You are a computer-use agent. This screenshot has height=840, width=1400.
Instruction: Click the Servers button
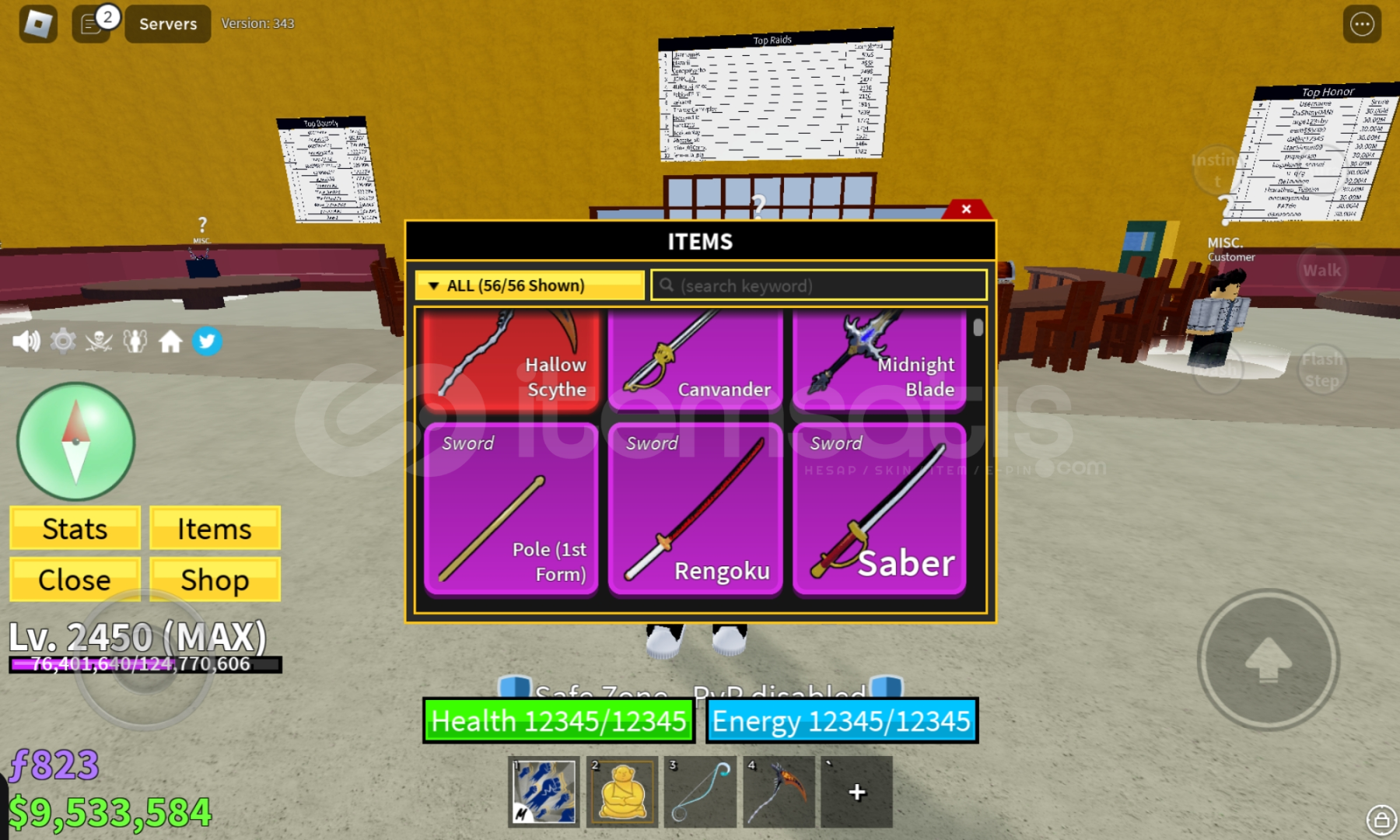pyautogui.click(x=166, y=23)
